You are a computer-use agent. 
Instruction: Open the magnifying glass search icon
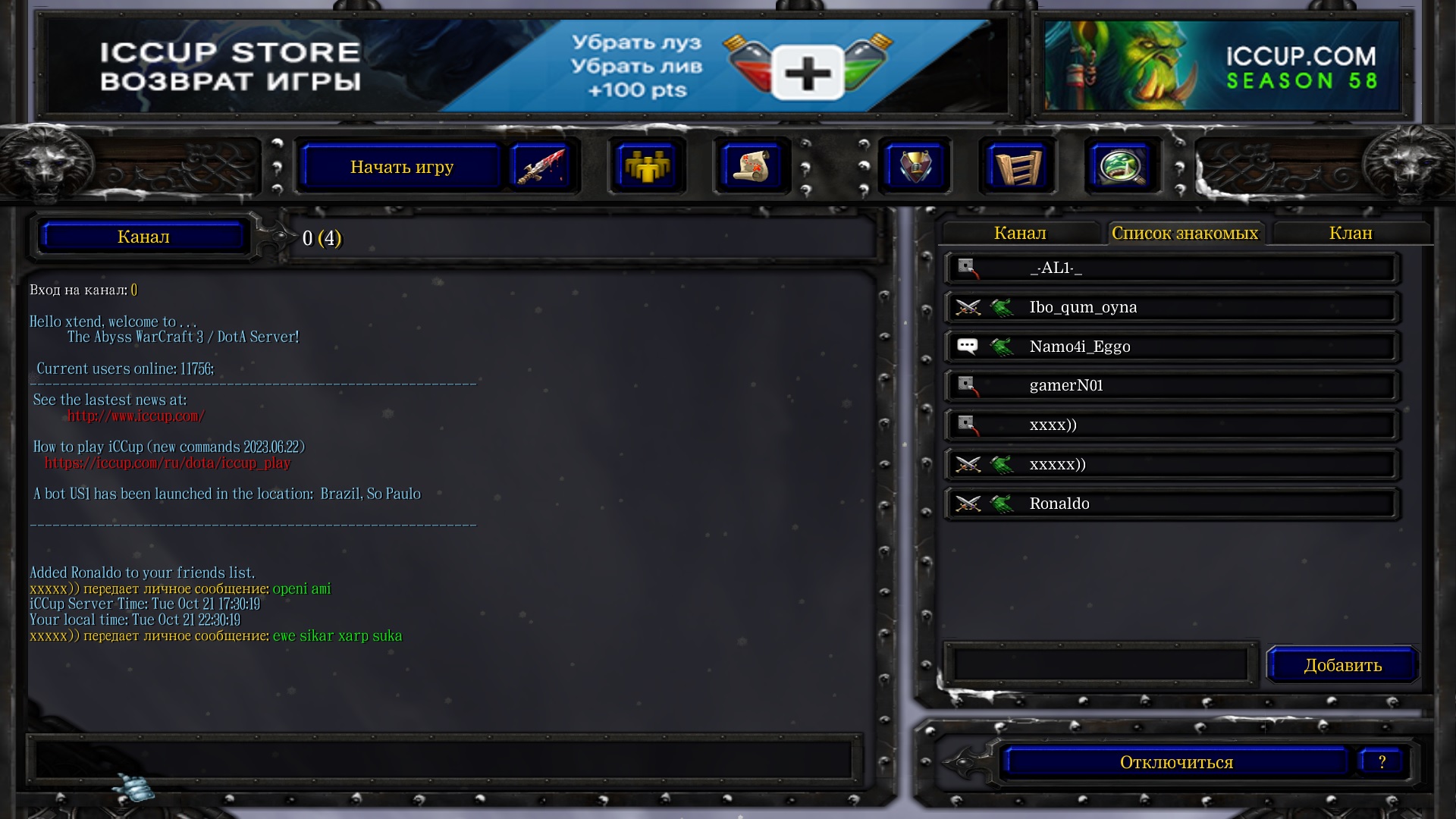point(1122,166)
